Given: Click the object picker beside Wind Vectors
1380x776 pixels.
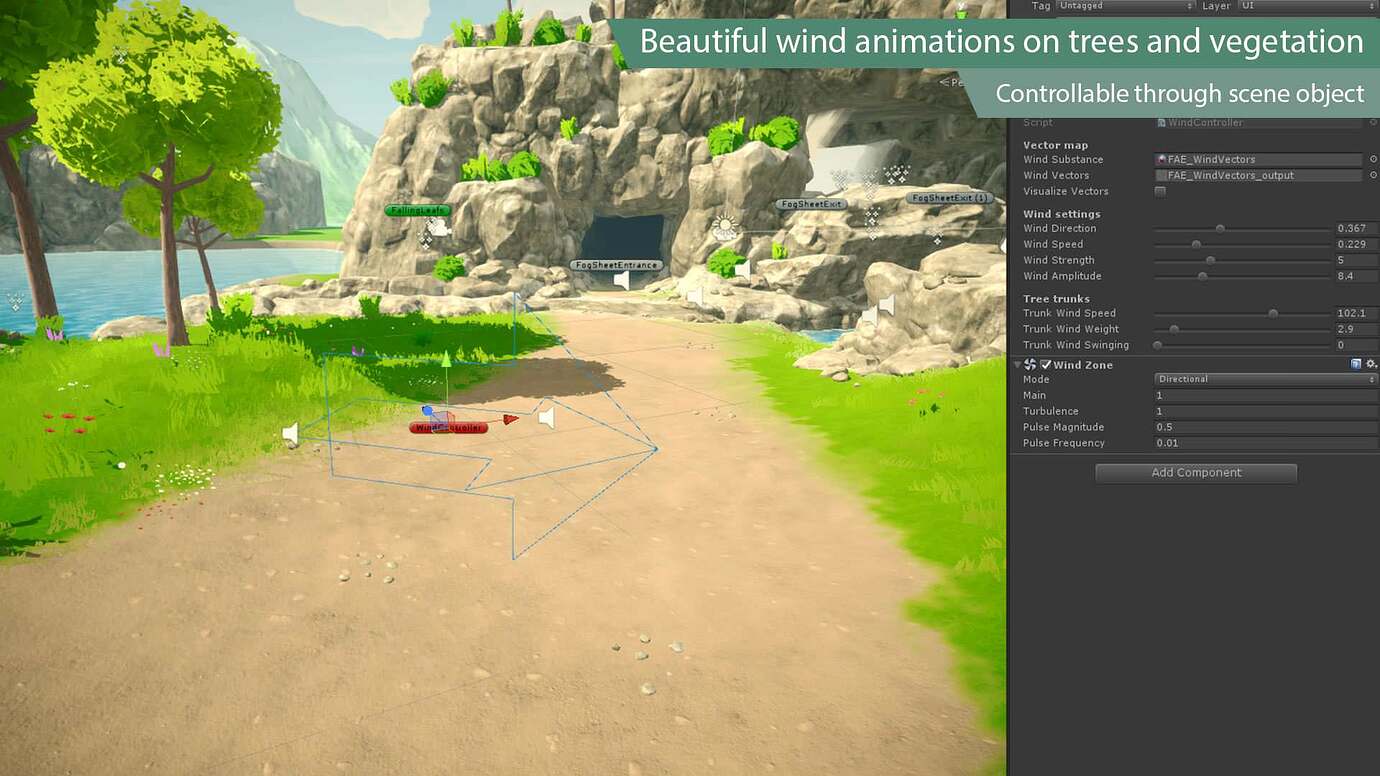Looking at the screenshot, I should click(1374, 175).
